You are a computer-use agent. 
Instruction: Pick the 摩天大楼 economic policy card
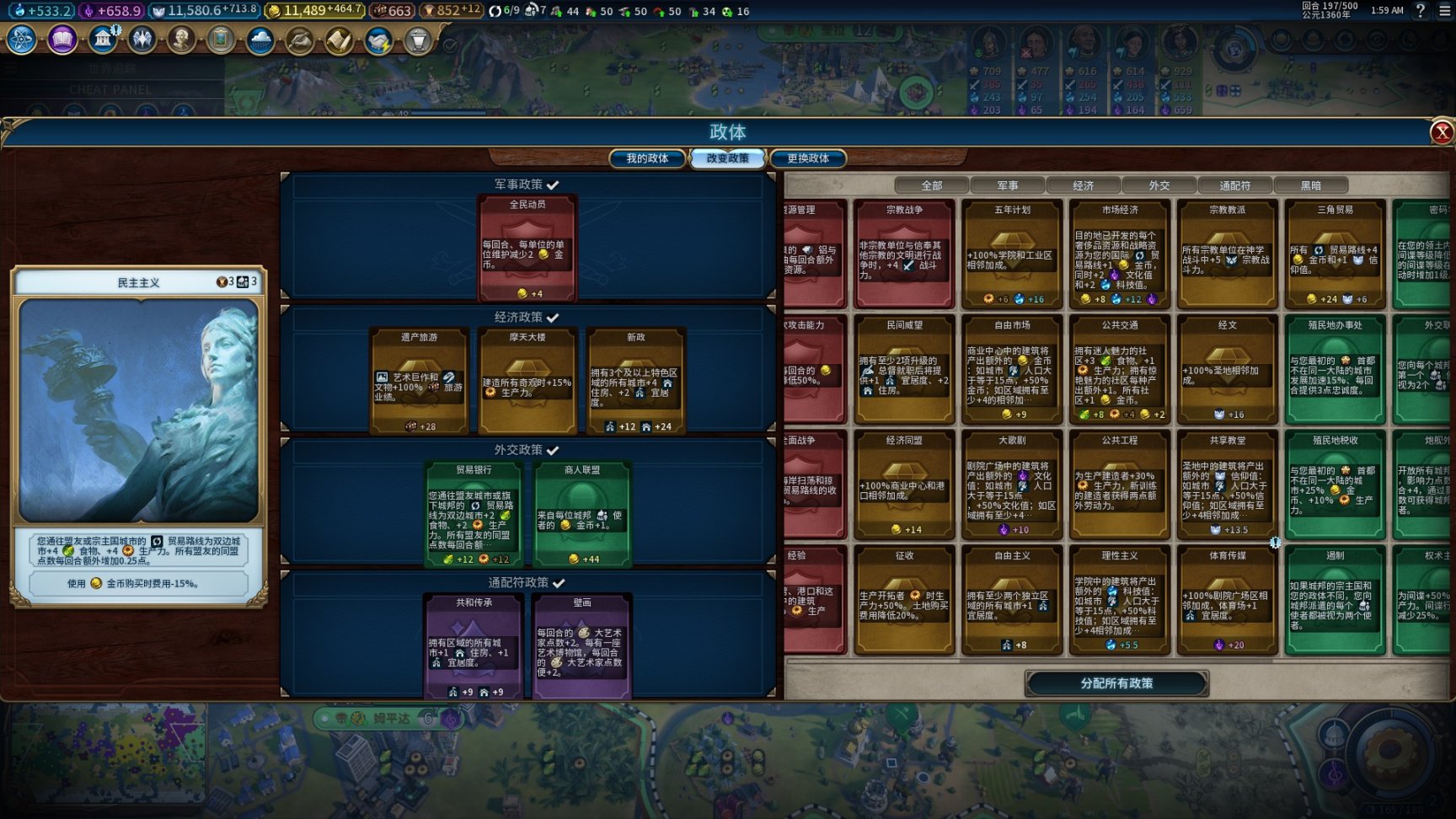(527, 381)
